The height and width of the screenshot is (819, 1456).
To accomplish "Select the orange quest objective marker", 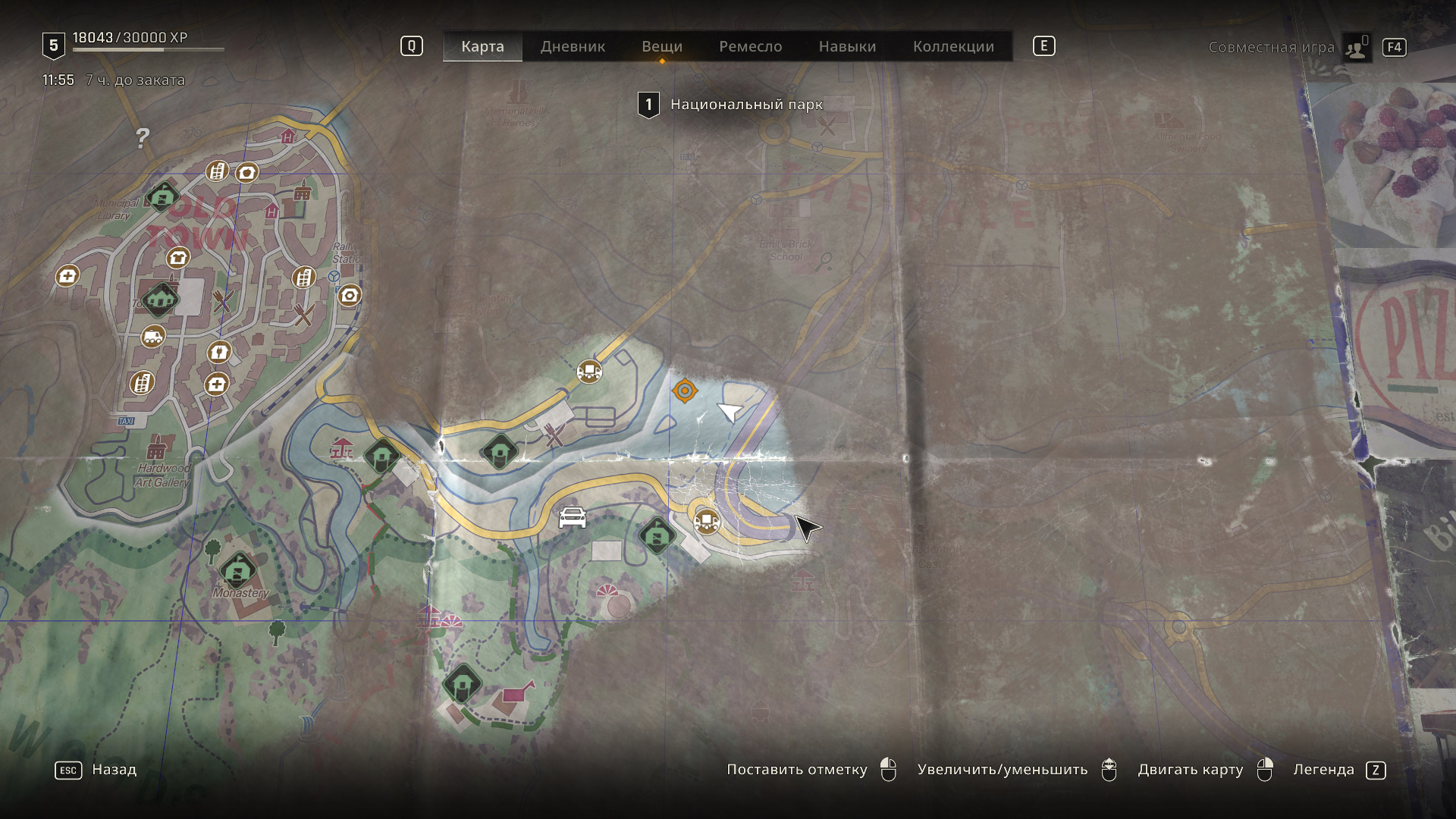I will (685, 391).
